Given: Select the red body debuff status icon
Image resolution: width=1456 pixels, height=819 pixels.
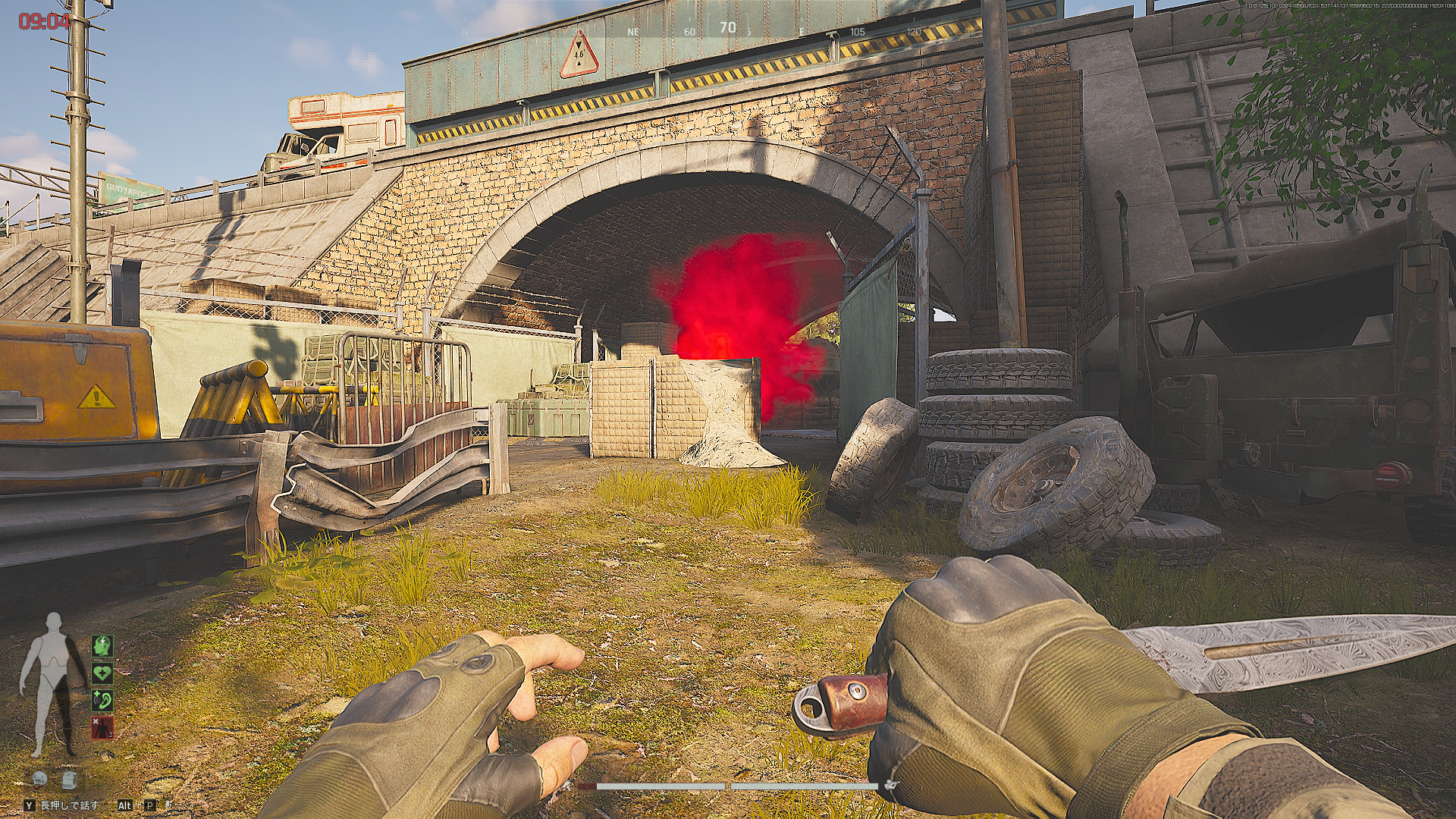Looking at the screenshot, I should (x=102, y=726).
